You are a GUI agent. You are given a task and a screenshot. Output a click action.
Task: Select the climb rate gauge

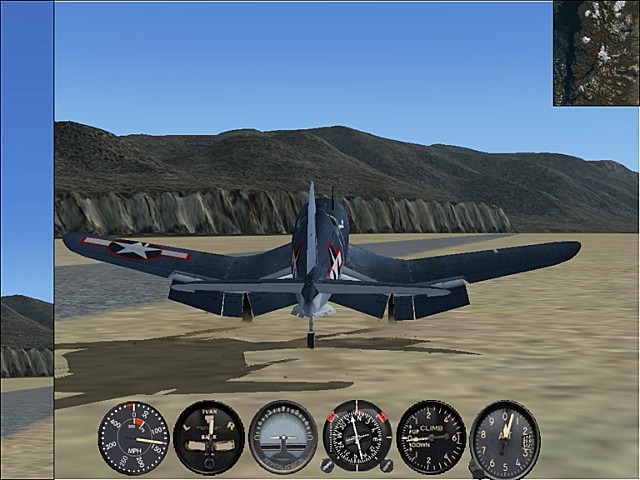(431, 437)
